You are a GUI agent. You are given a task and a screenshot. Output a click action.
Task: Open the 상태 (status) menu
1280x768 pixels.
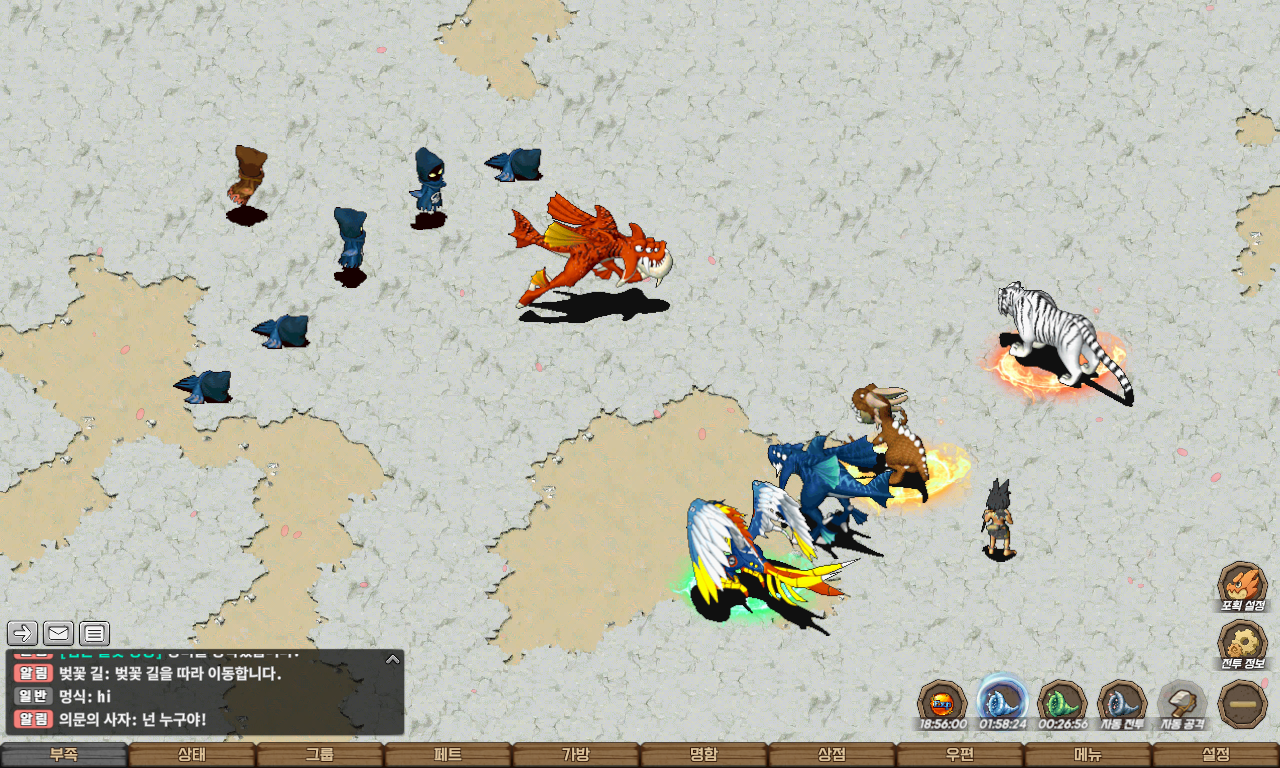point(192,755)
